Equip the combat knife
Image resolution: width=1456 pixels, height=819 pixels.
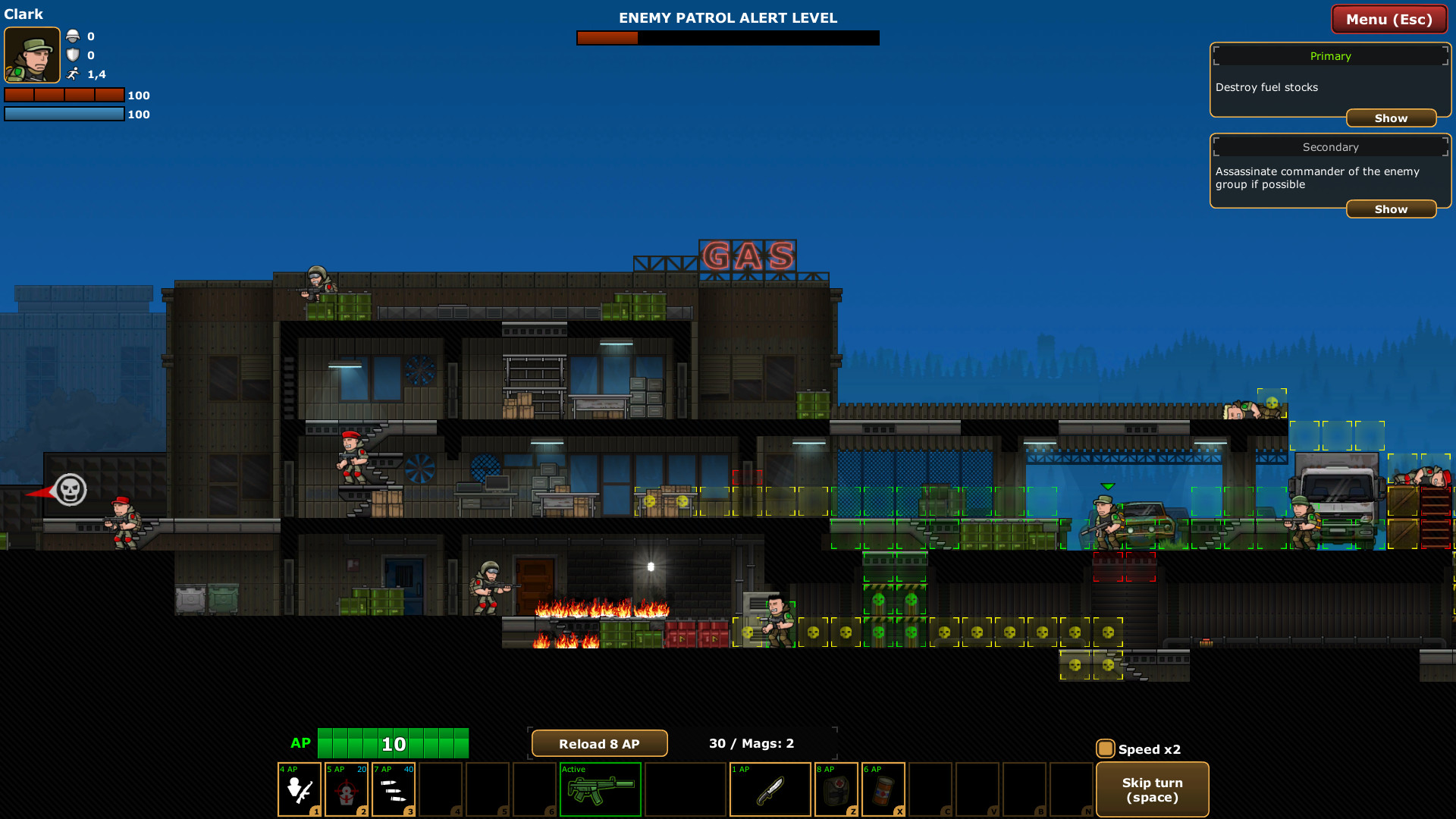(x=770, y=789)
